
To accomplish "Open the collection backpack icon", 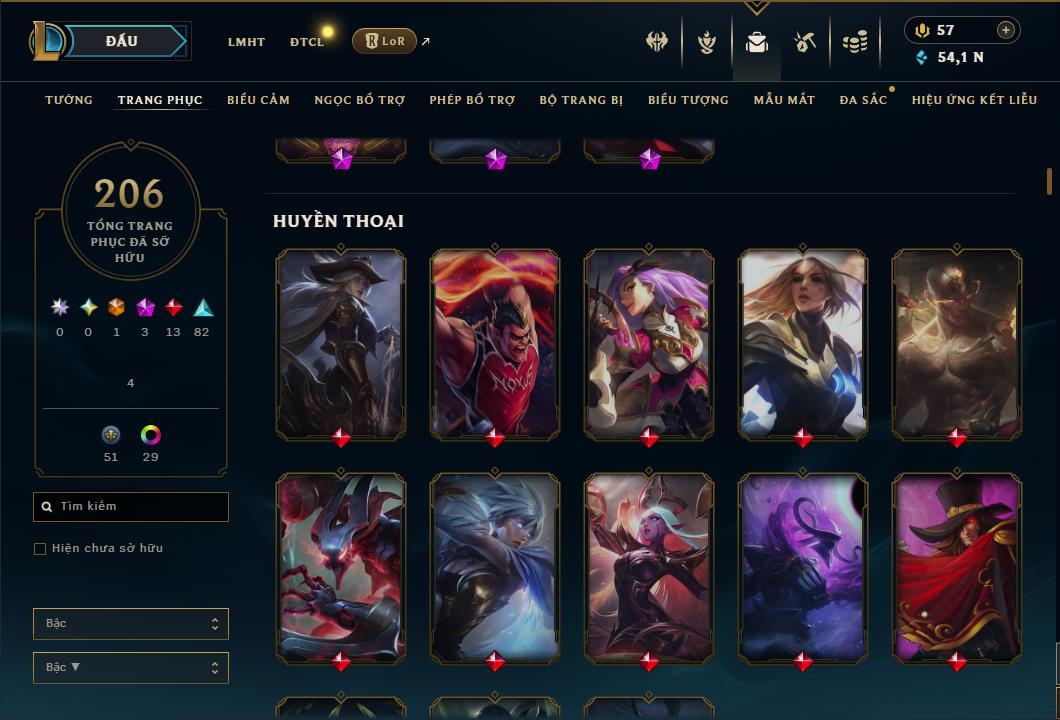I will pyautogui.click(x=757, y=42).
